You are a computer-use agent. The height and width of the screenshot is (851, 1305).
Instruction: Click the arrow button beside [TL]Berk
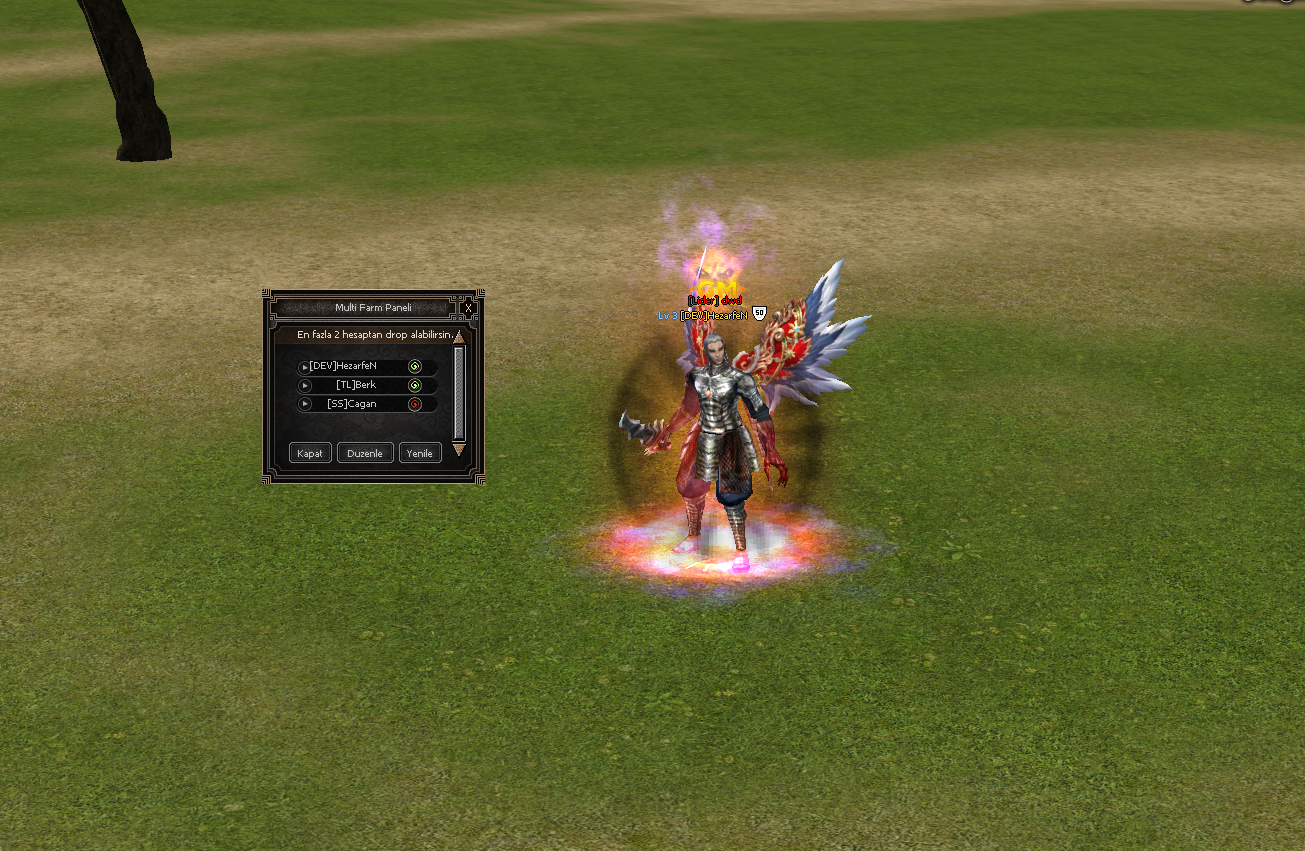pyautogui.click(x=305, y=386)
